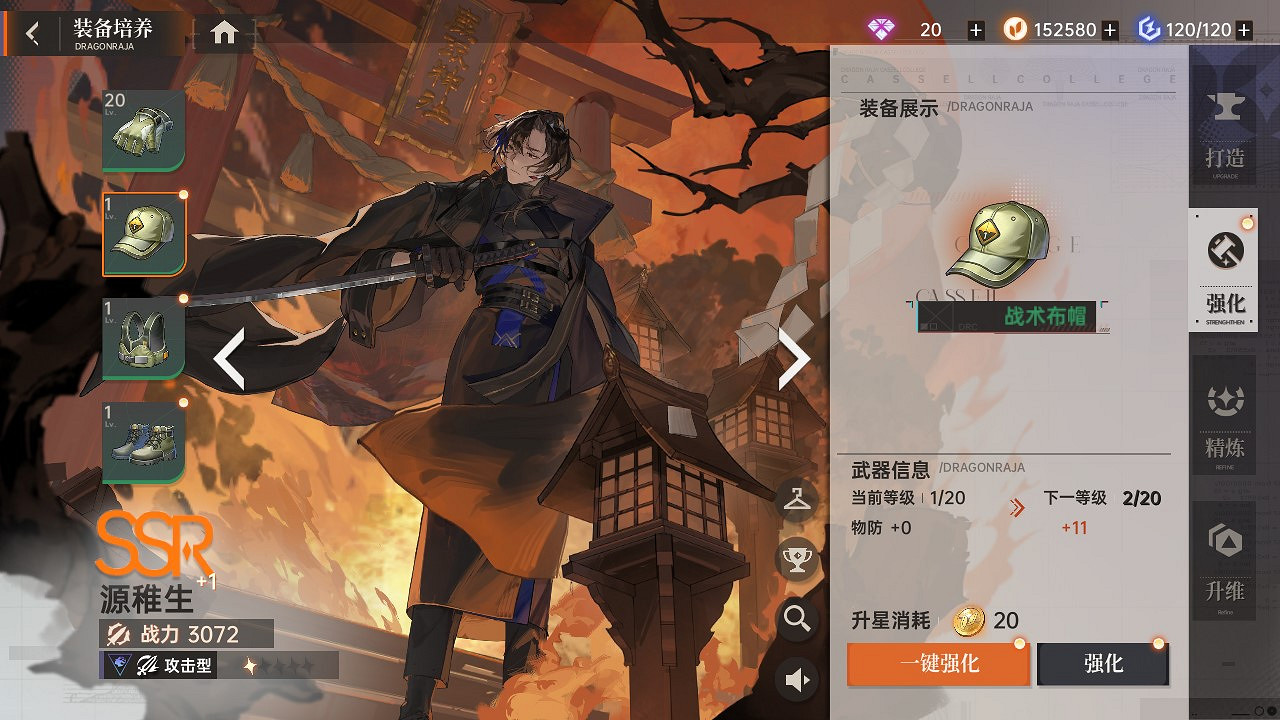The height and width of the screenshot is (720, 1280).
Task: Go to previous character with the left arrow
Action: tap(231, 357)
